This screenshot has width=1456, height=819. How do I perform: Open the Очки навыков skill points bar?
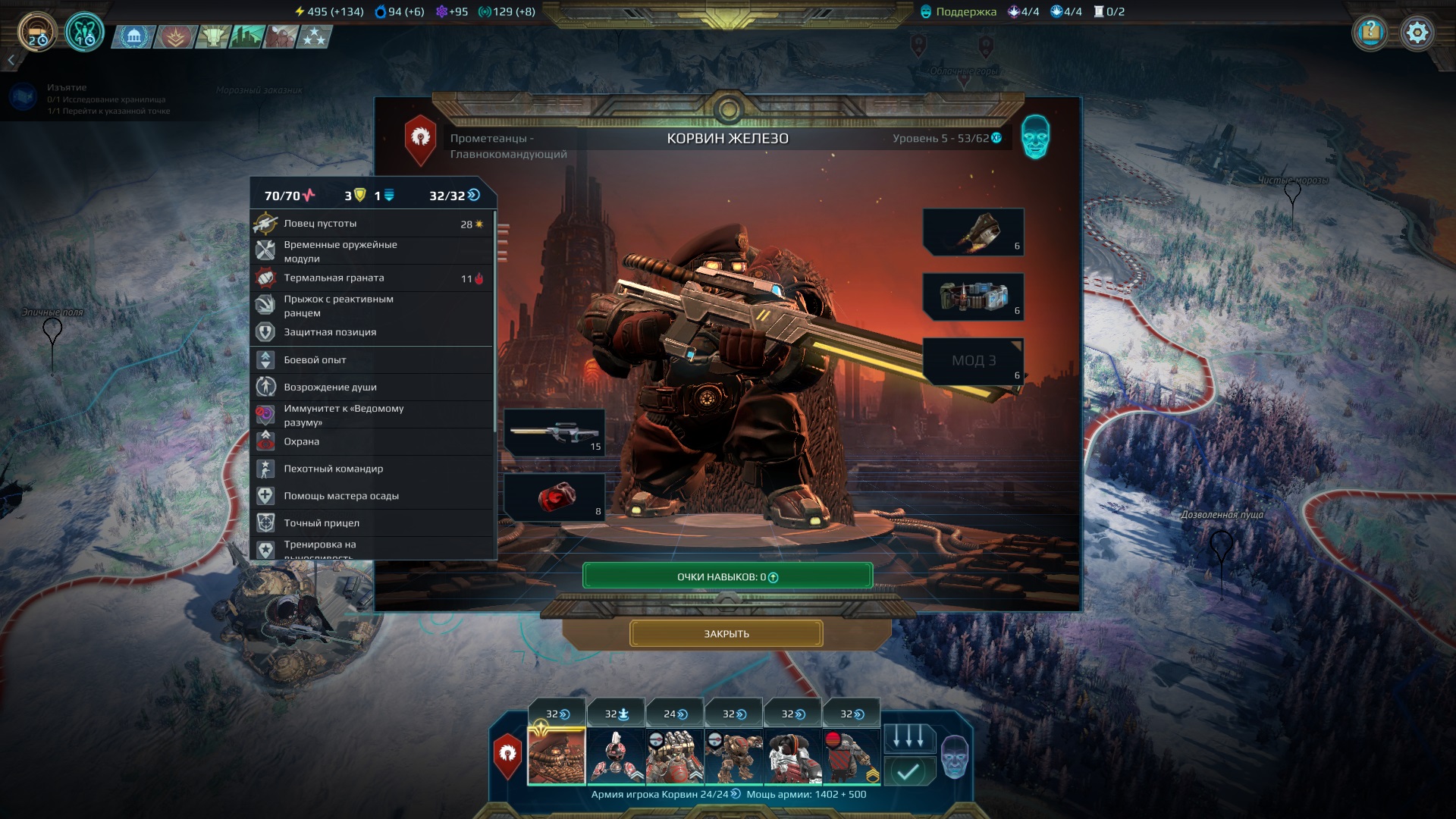(727, 576)
